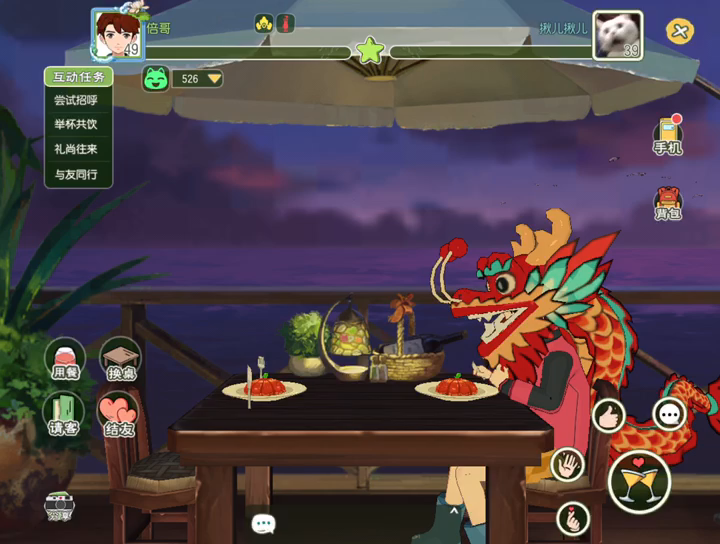Image resolution: width=720 pixels, height=544 pixels.
Task: Select the 请客 treat button
Action: [64, 412]
